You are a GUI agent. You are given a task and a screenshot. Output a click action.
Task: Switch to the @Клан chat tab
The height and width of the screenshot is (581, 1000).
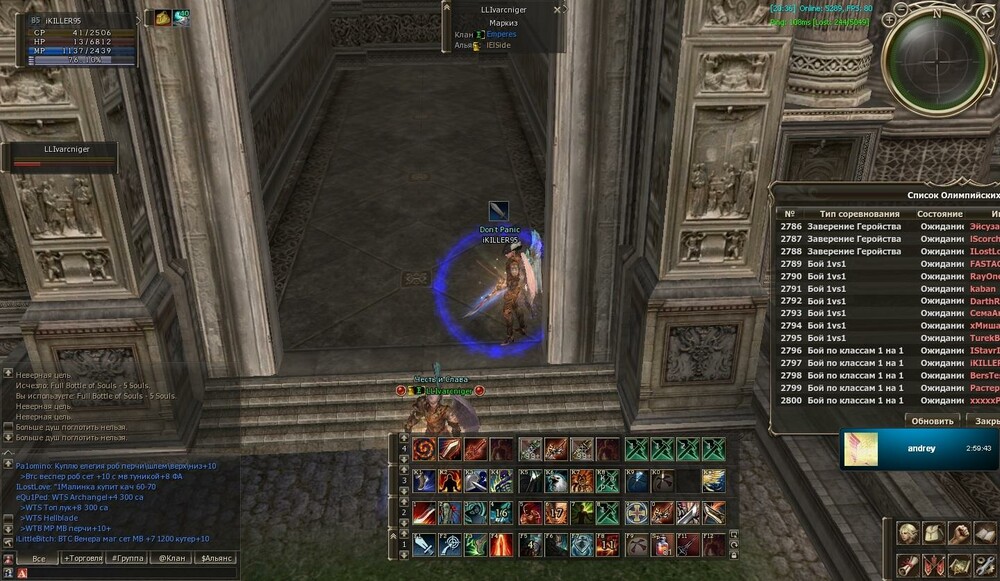[171, 558]
